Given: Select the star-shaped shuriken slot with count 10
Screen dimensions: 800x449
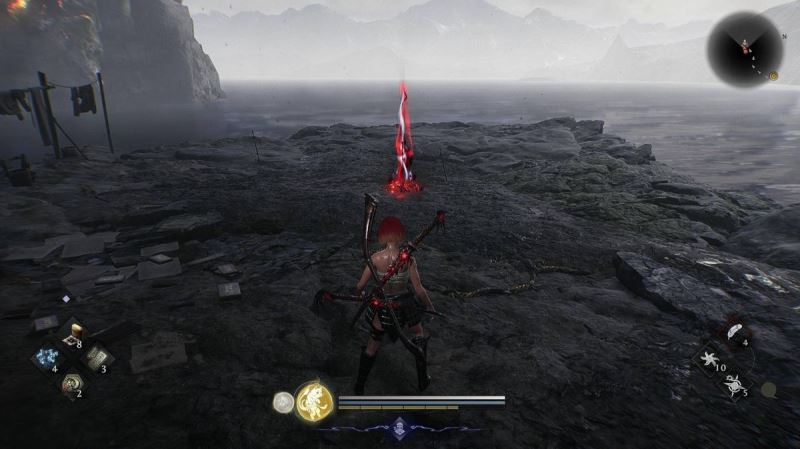Looking at the screenshot, I should [x=709, y=357].
